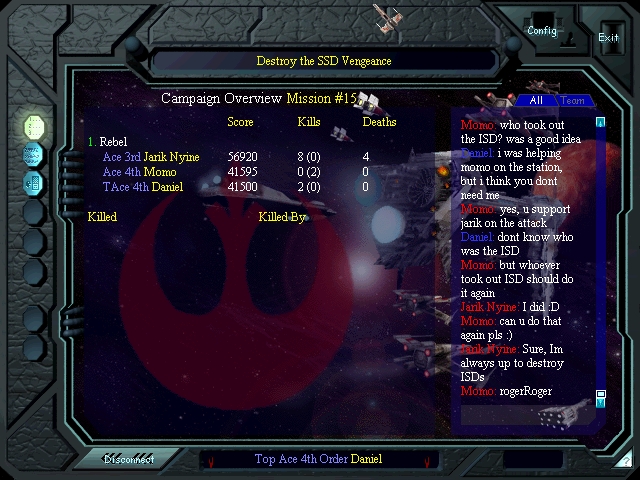The width and height of the screenshot is (640, 480).
Task: Switch chat to the Team tab
Action: click(x=572, y=101)
